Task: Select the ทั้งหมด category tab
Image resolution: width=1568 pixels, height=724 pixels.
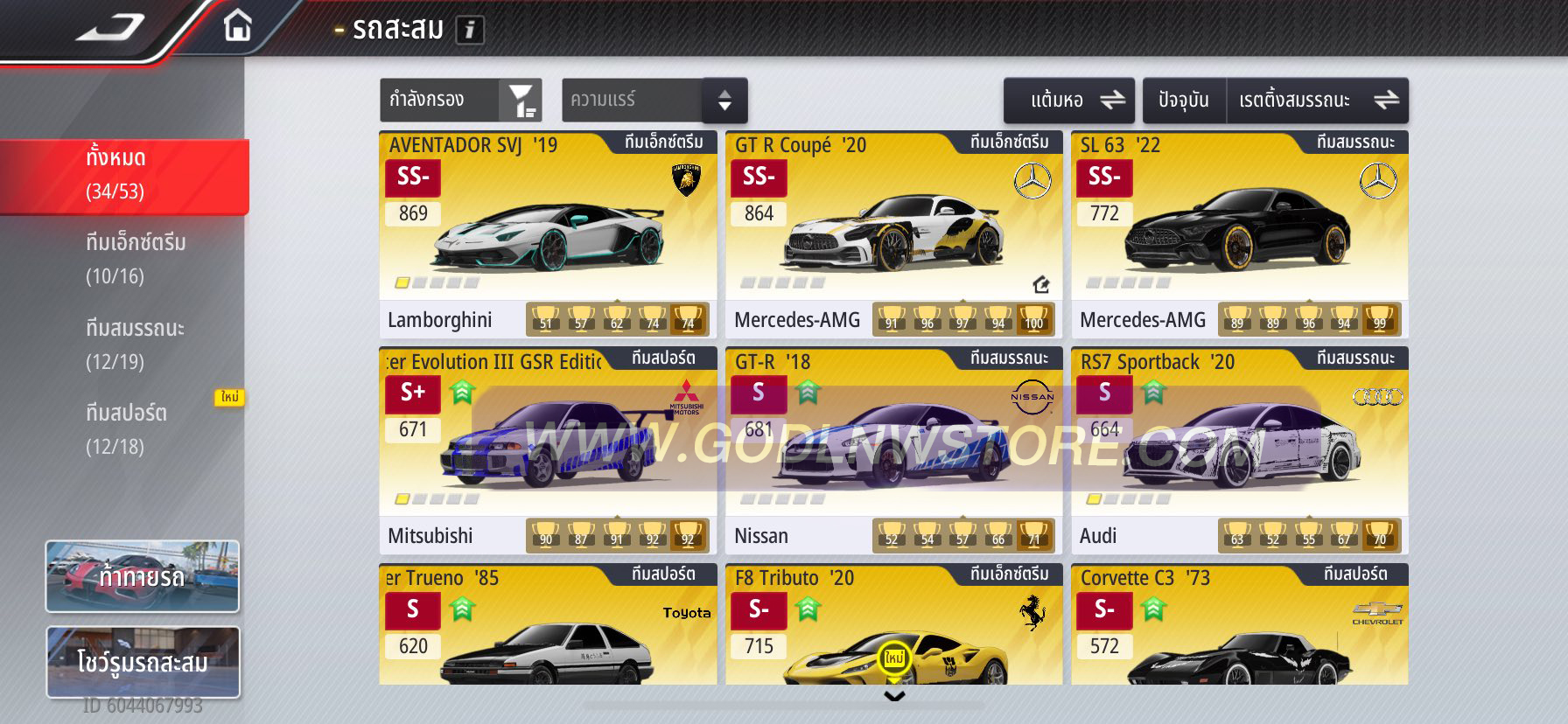Action: (x=122, y=175)
